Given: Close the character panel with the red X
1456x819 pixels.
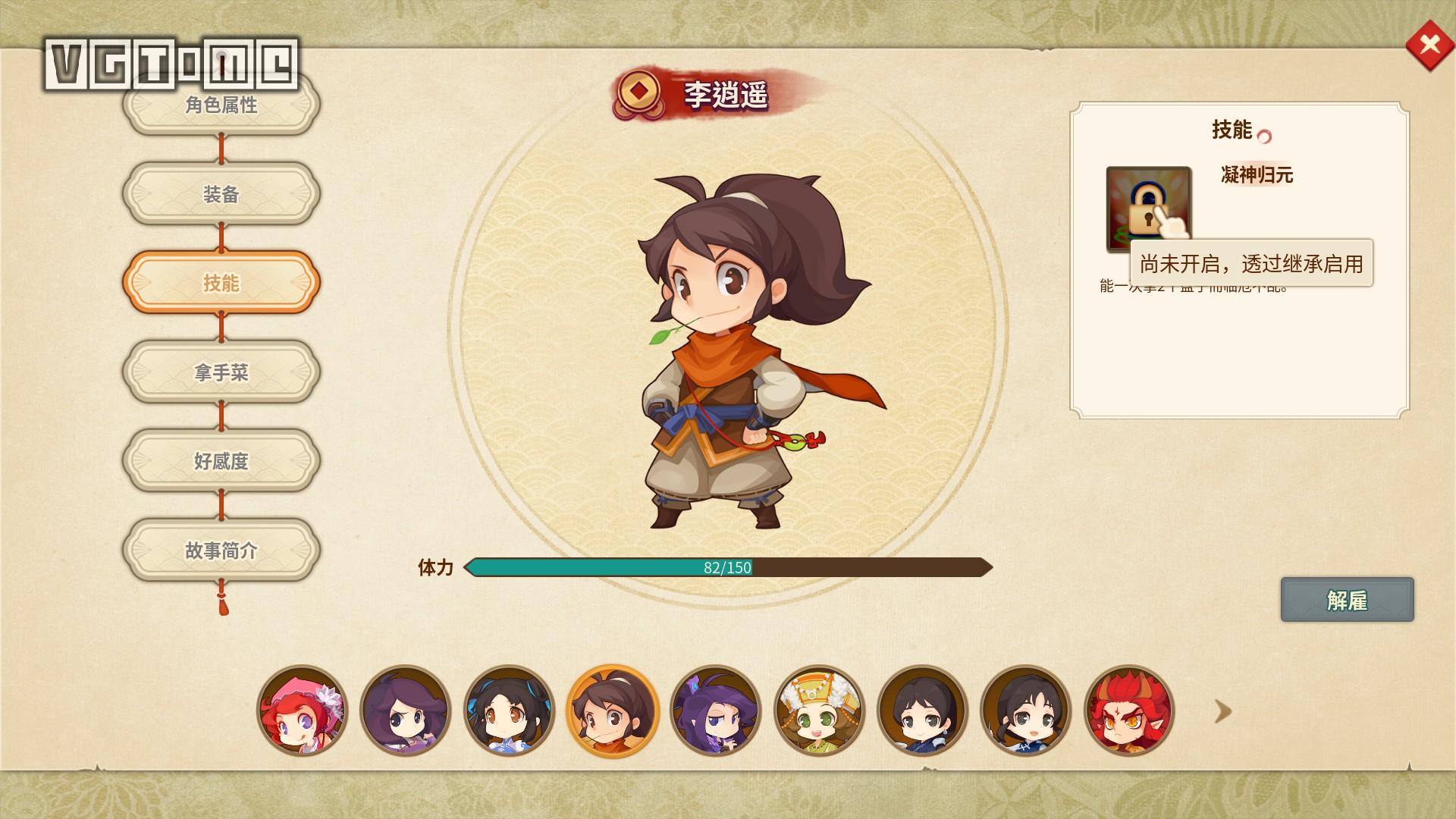Looking at the screenshot, I should [x=1429, y=45].
